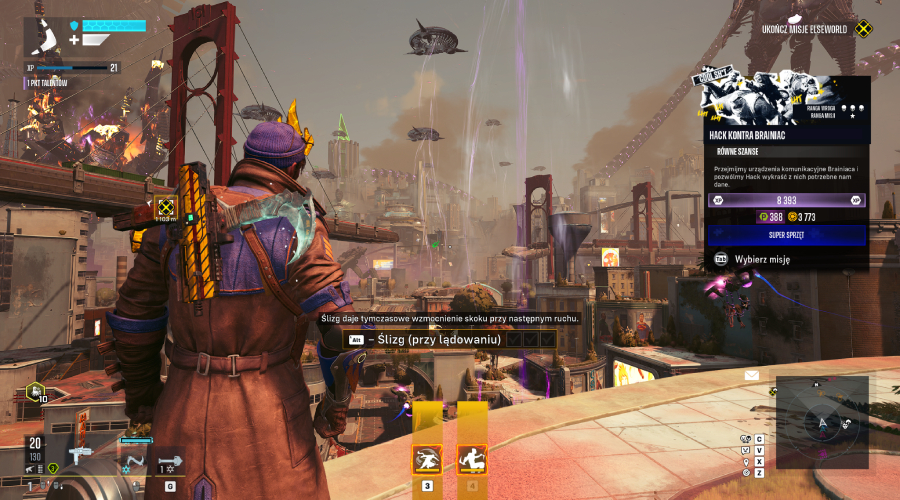Click the yellow hexagon skull counter icon
This screenshot has width=900, height=500.
click(36, 391)
